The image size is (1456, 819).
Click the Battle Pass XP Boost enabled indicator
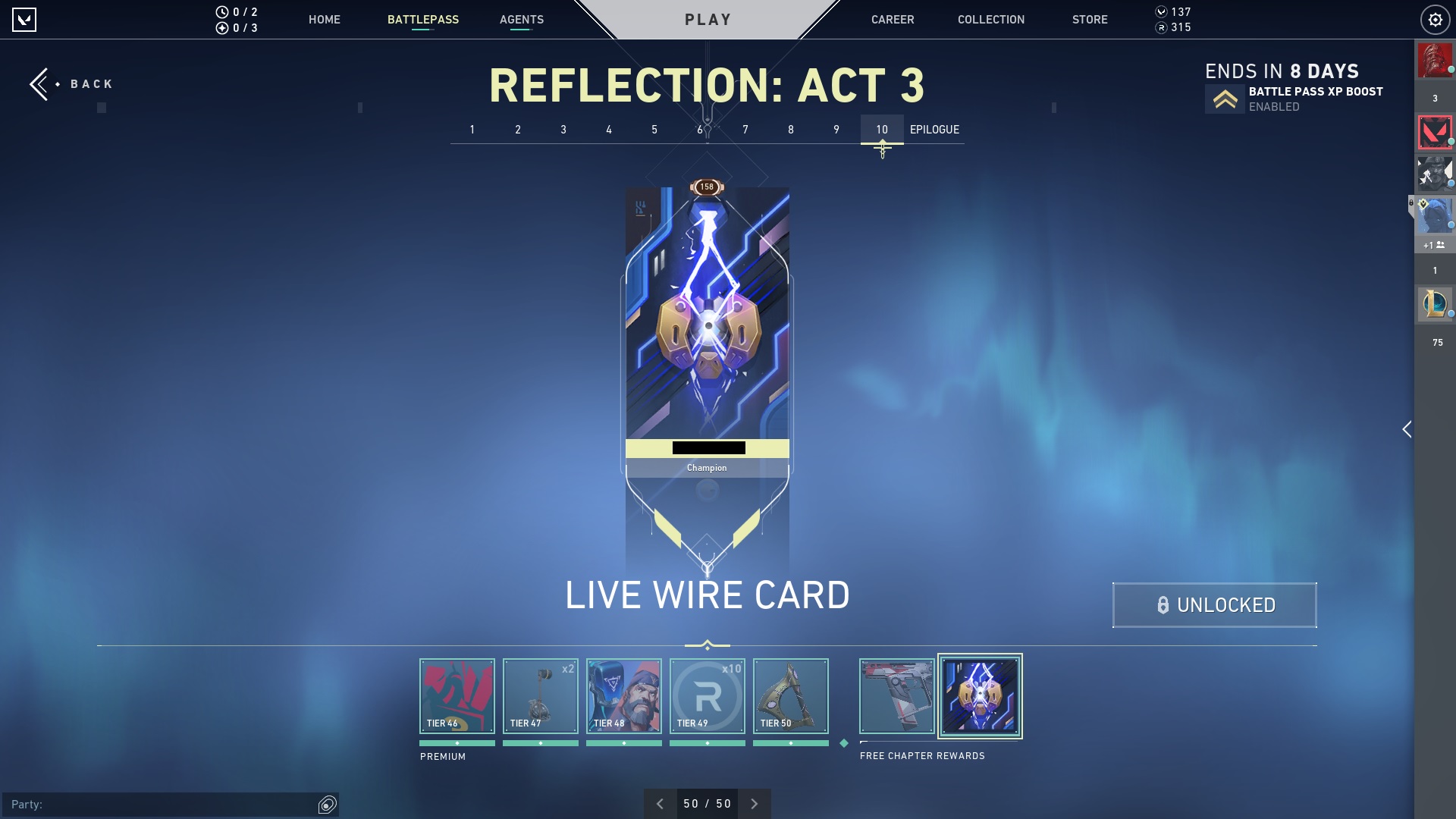[1274, 107]
